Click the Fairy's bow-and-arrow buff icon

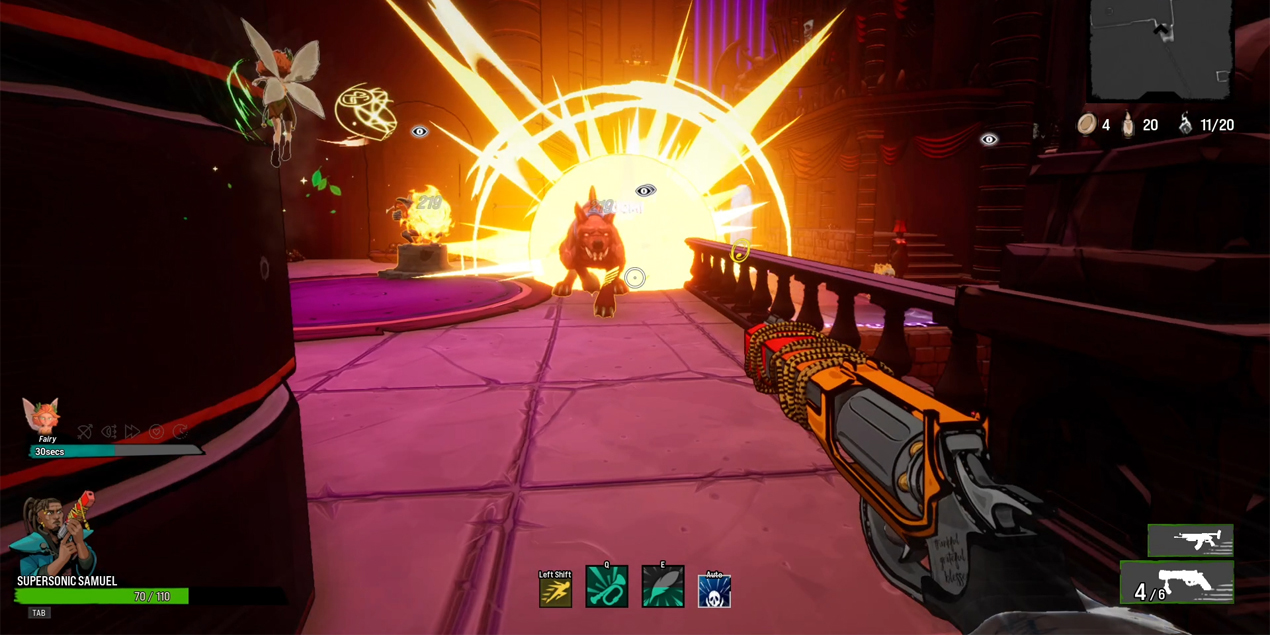[85, 432]
